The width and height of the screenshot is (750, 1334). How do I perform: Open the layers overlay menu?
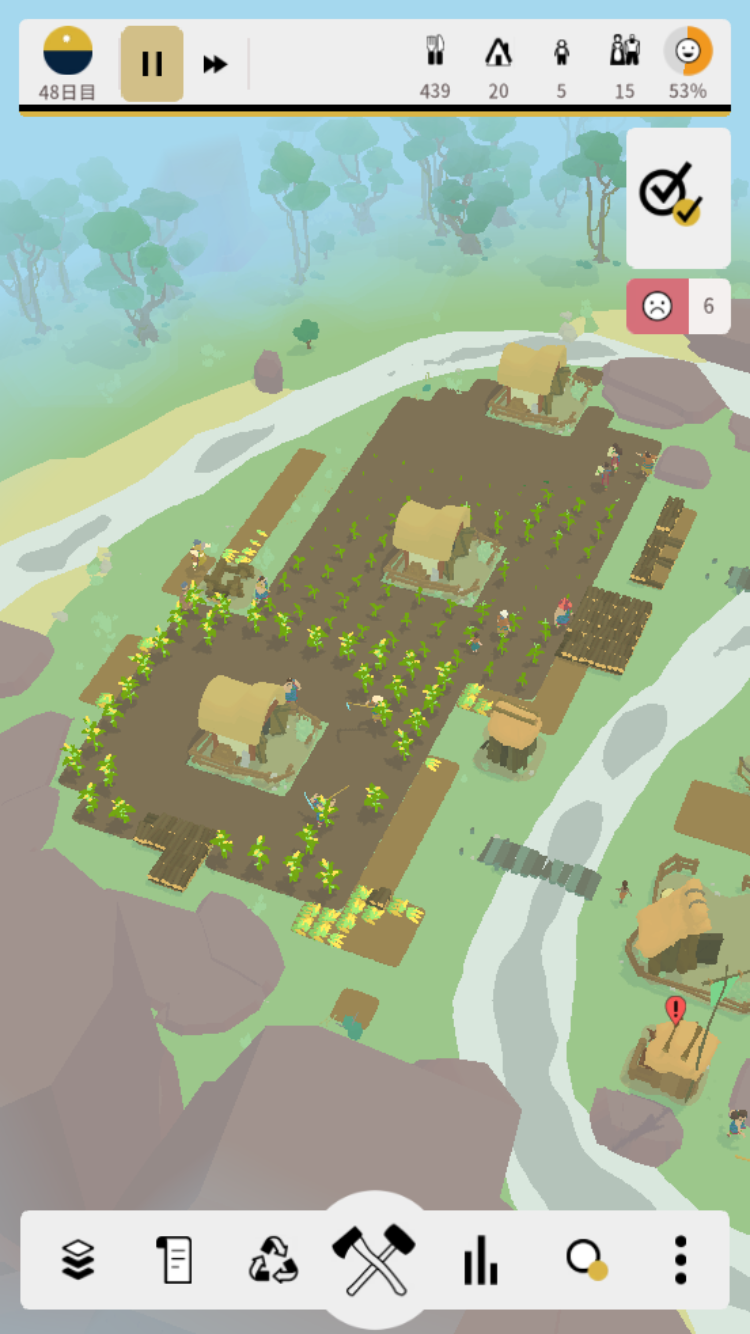[78, 1259]
